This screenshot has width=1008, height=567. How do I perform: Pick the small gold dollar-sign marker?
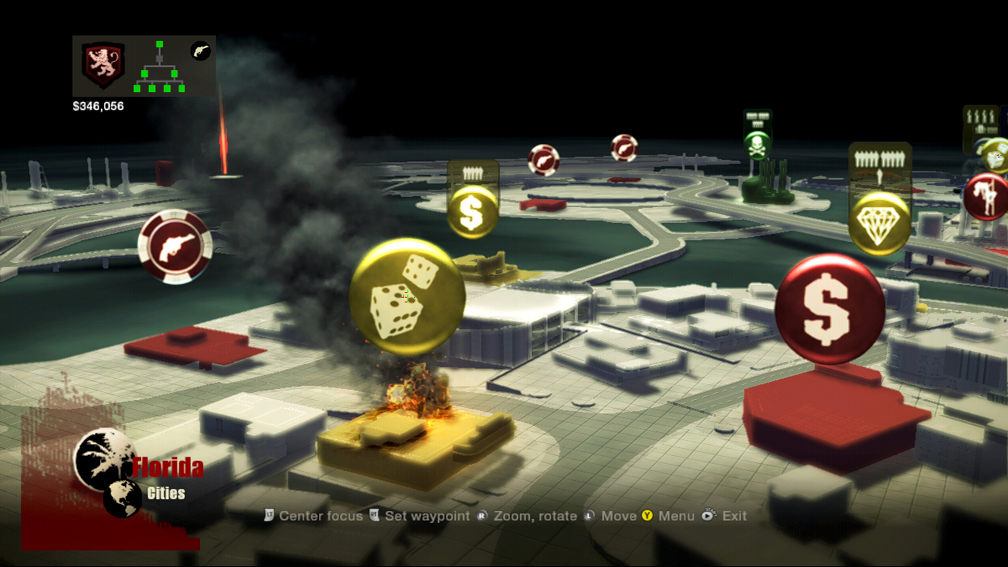[x=472, y=211]
